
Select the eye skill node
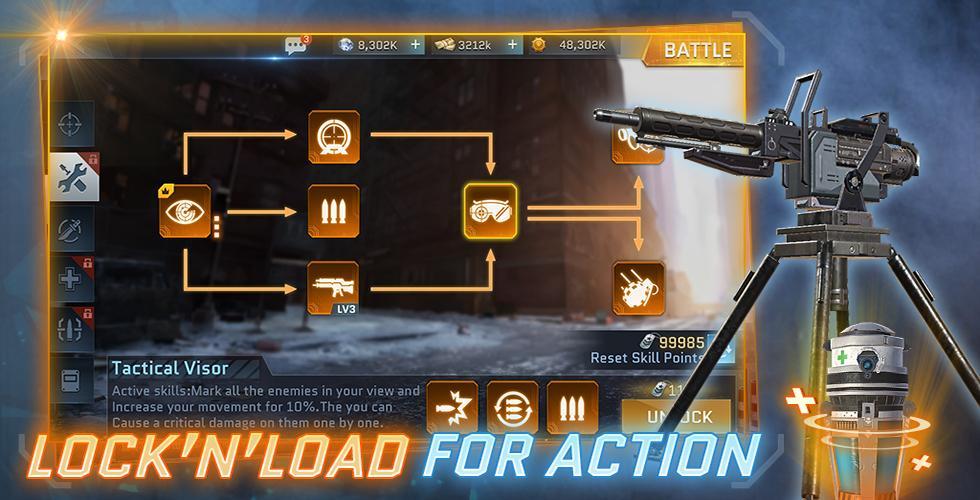185,210
